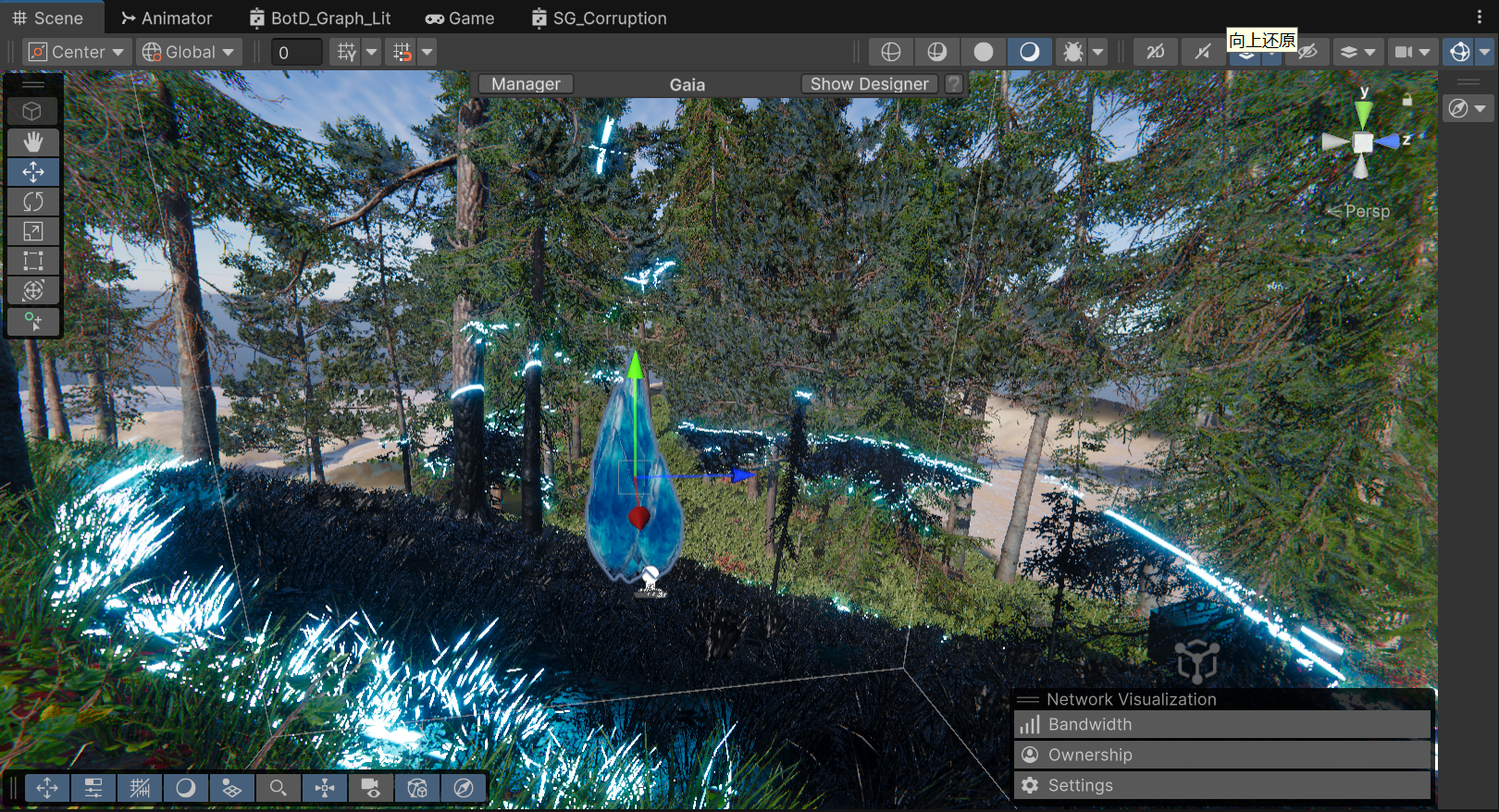The width and height of the screenshot is (1499, 812).
Task: Open the camera settings dropdown in the top toolbar
Action: coord(1426,52)
